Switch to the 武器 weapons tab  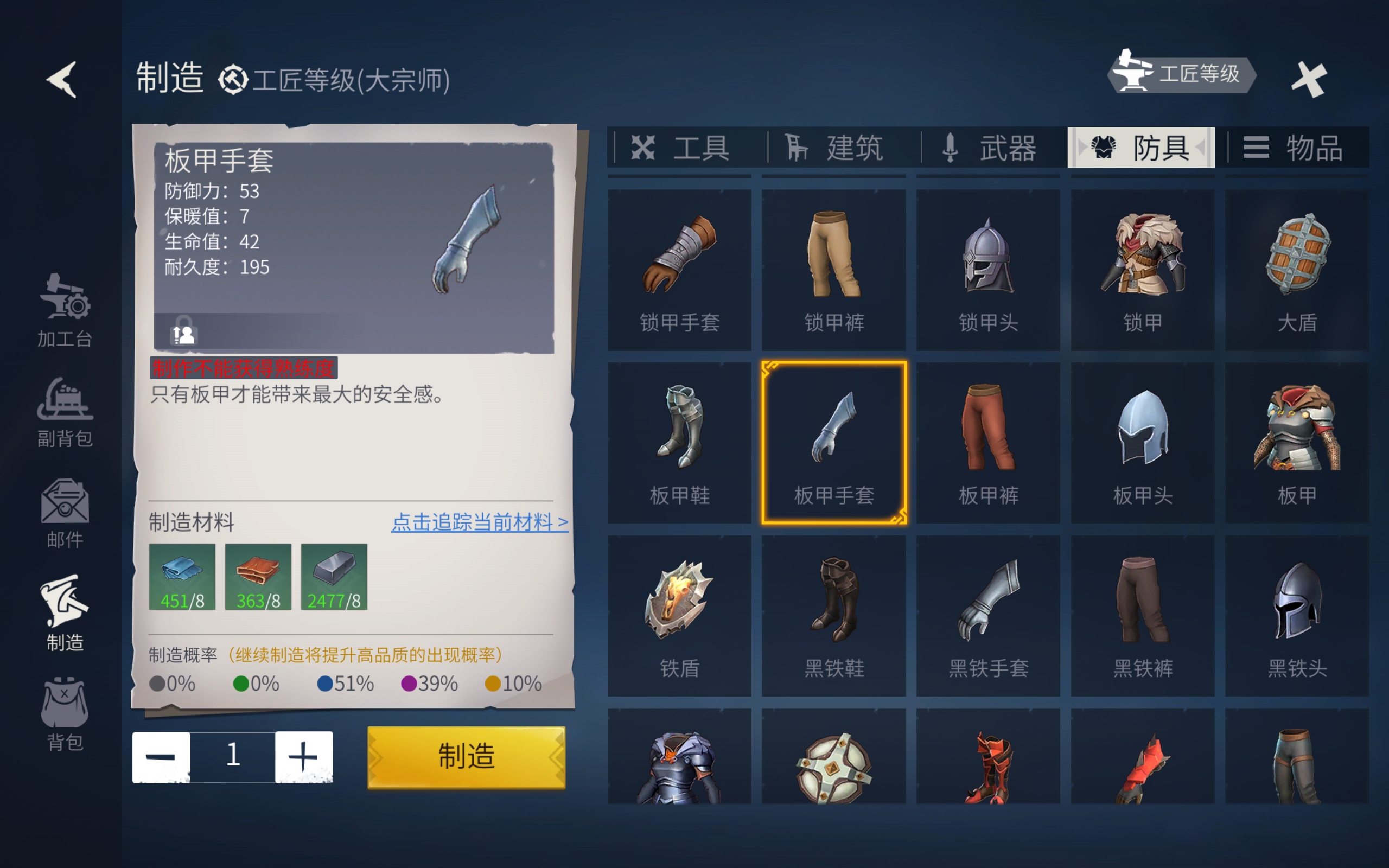(990, 148)
